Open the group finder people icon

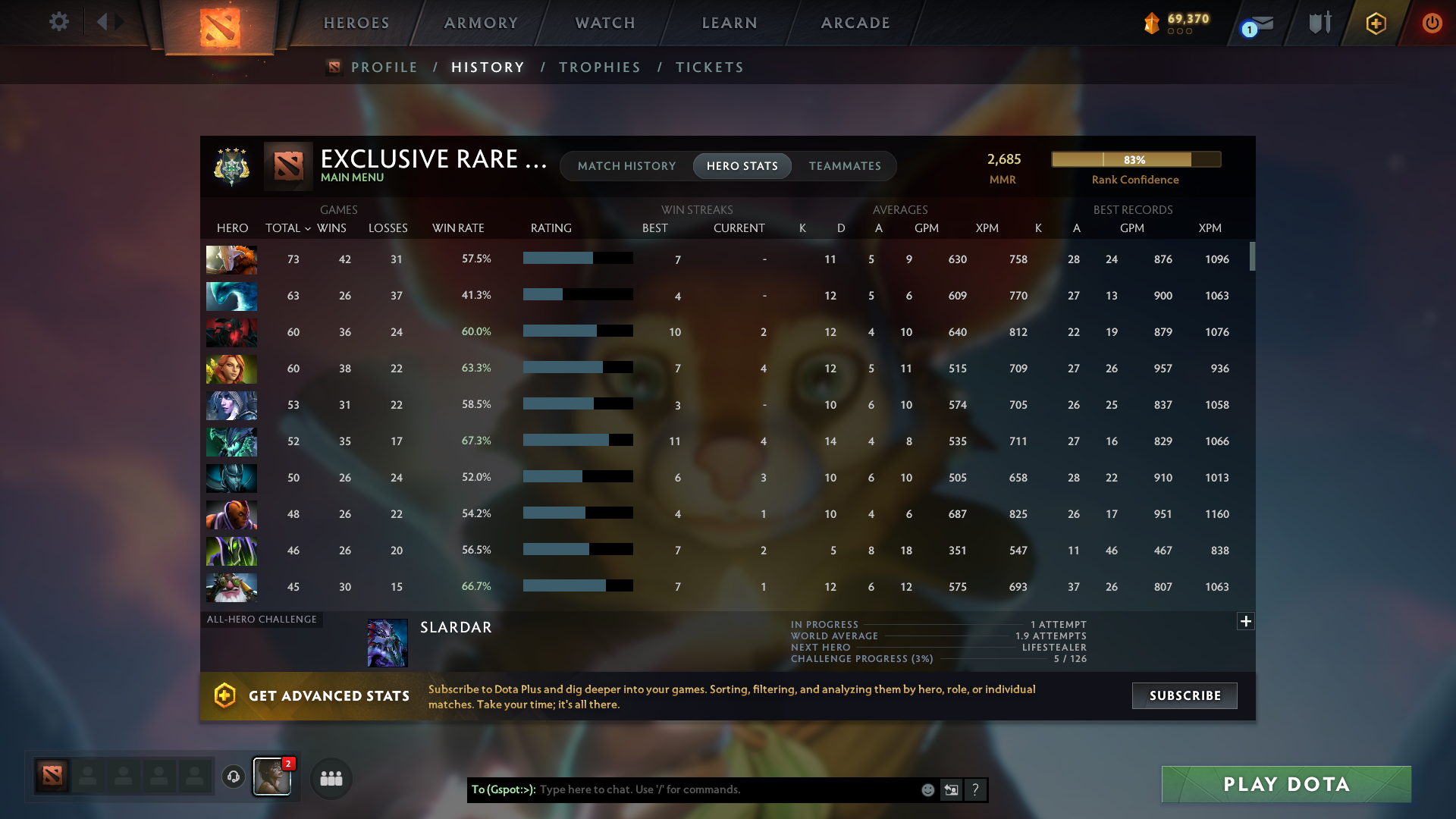tap(330, 778)
